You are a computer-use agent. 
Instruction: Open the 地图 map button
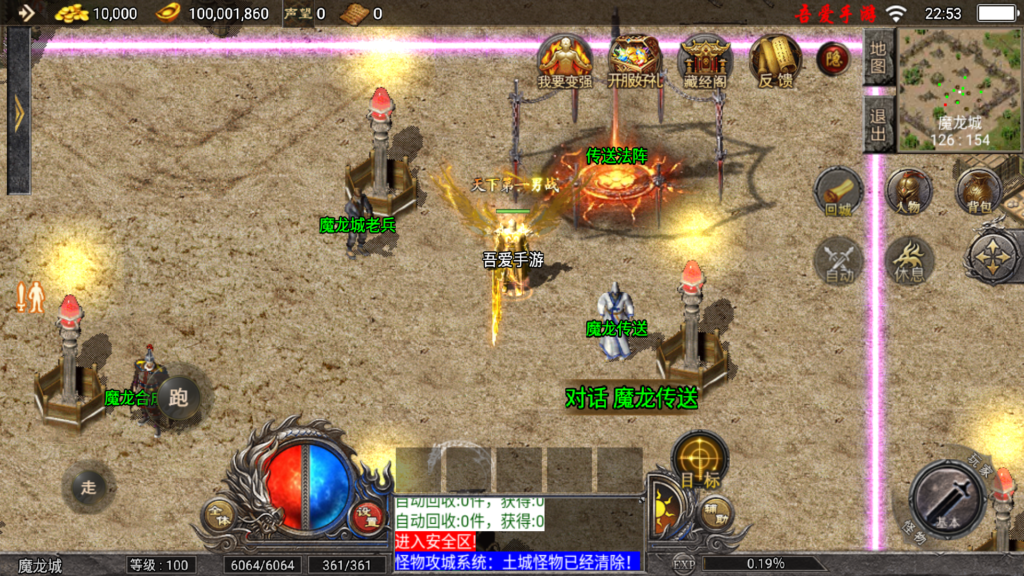(877, 57)
